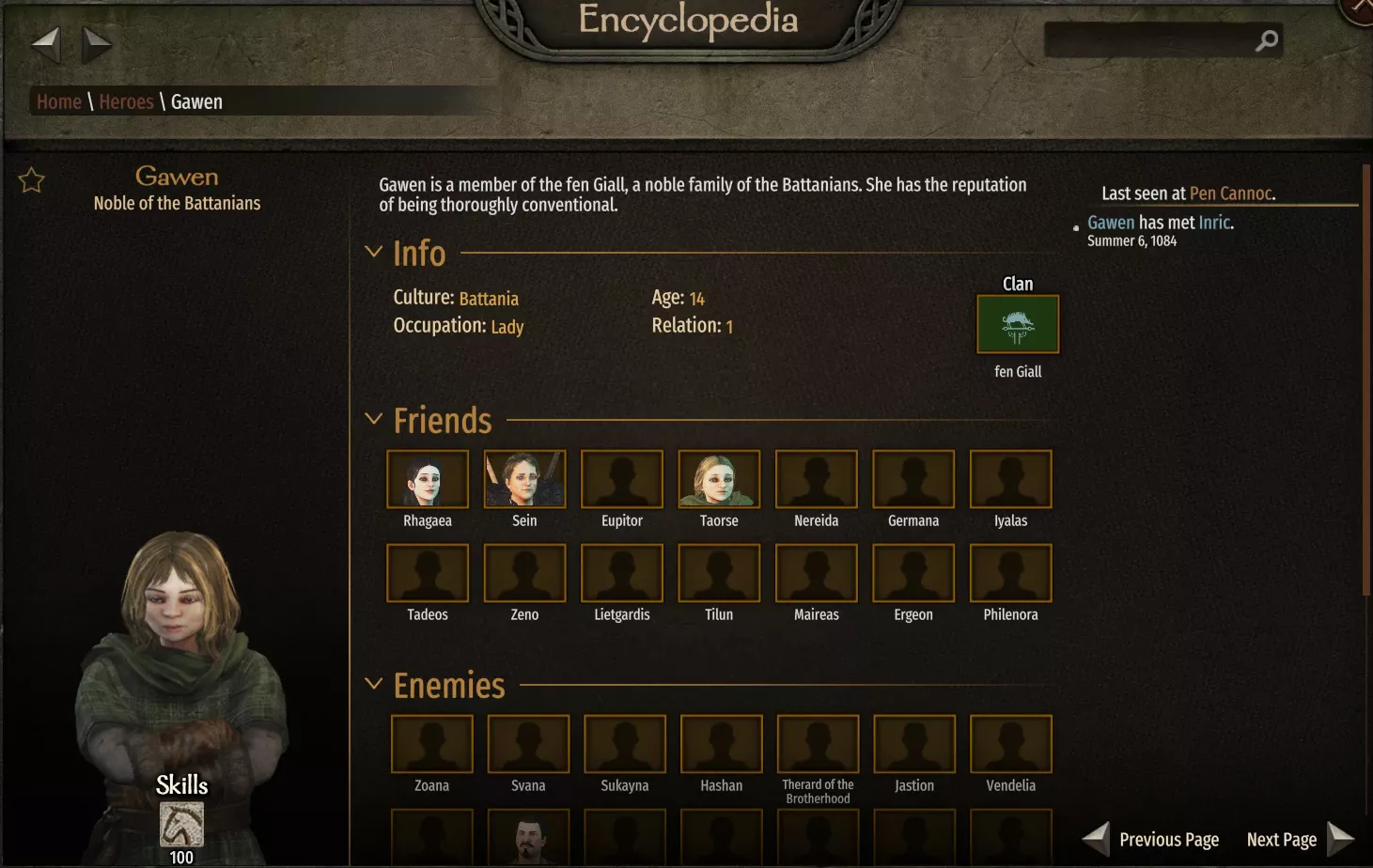Toggle the bookmark star next to Gawen's name
Viewport: 1373px width, 868px height.
pos(31,180)
